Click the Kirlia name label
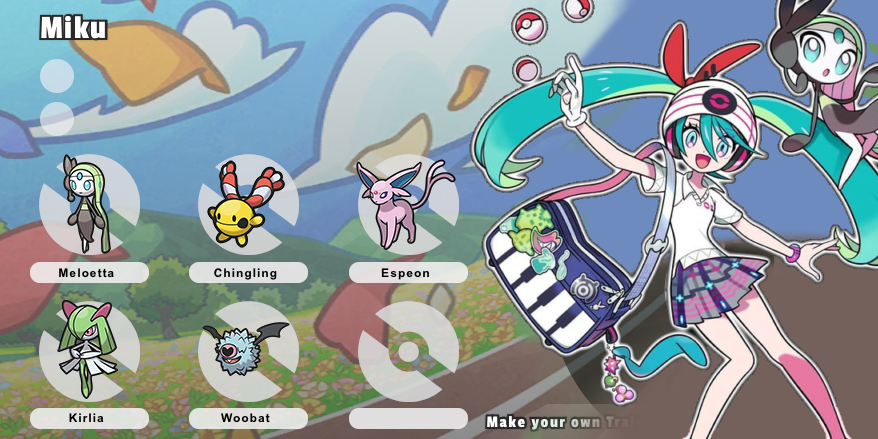The height and width of the screenshot is (439, 878). [x=89, y=418]
